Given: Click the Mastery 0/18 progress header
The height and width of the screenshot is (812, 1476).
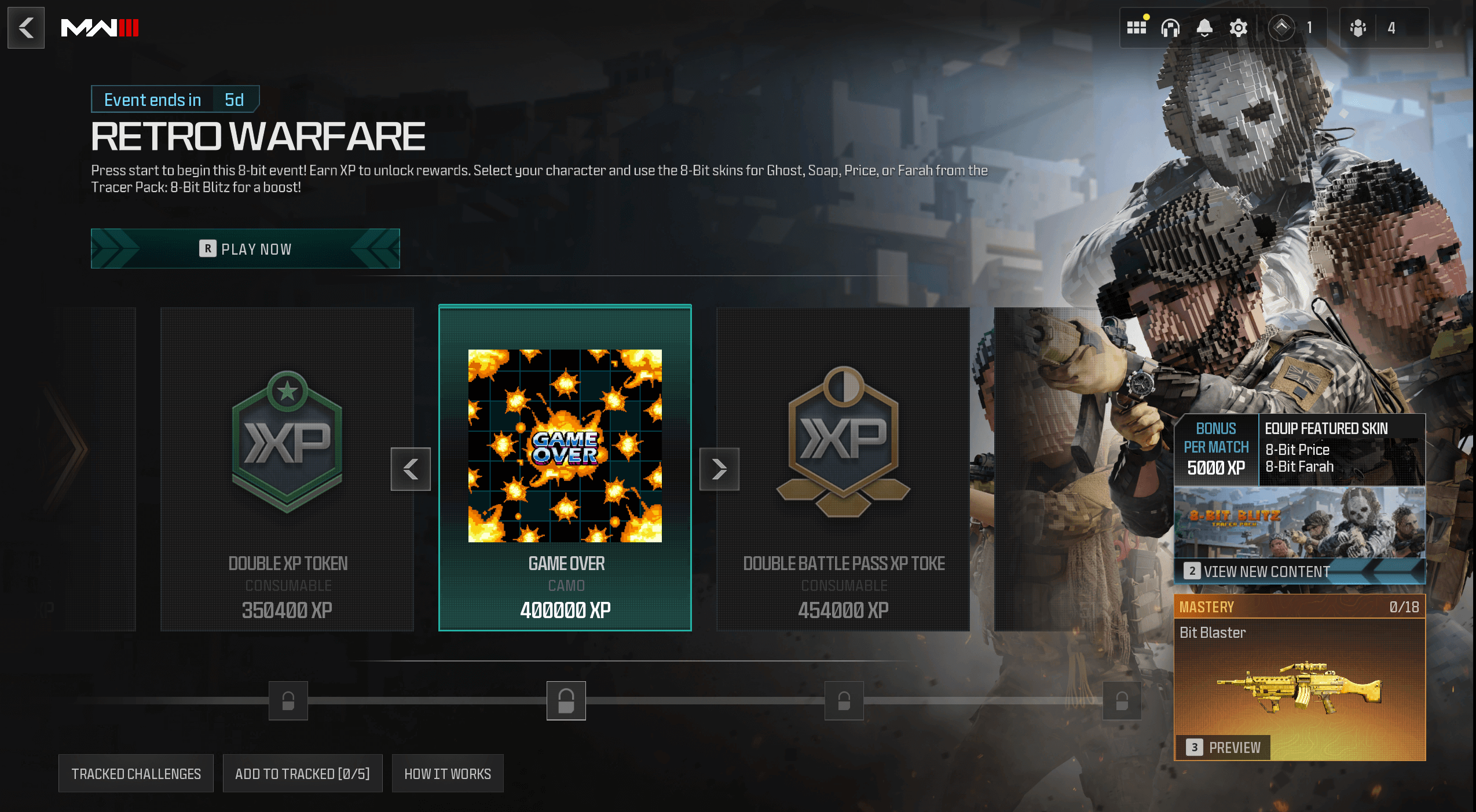Looking at the screenshot, I should pyautogui.click(x=1300, y=607).
